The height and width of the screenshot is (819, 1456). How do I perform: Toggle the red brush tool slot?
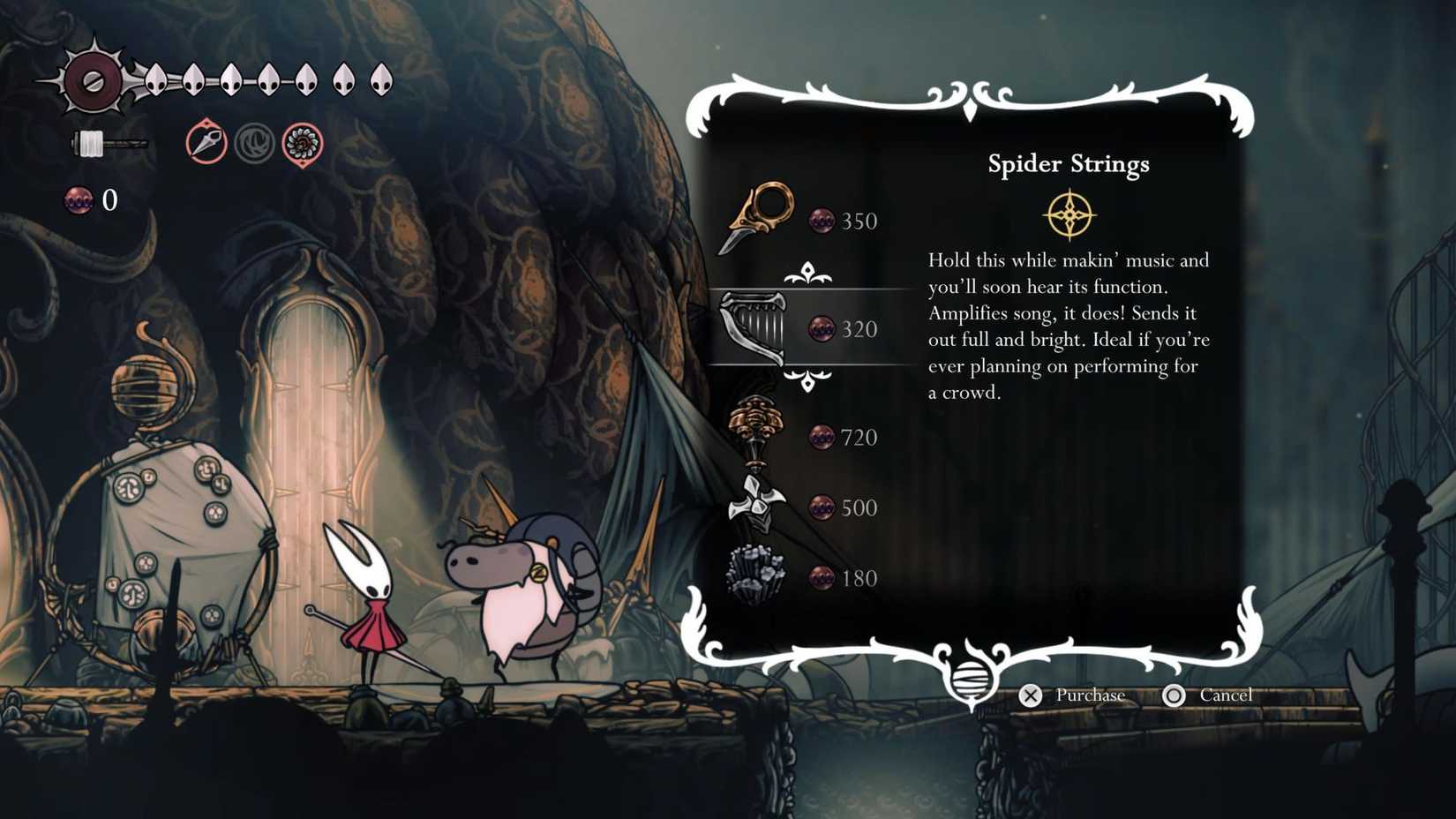(x=205, y=144)
